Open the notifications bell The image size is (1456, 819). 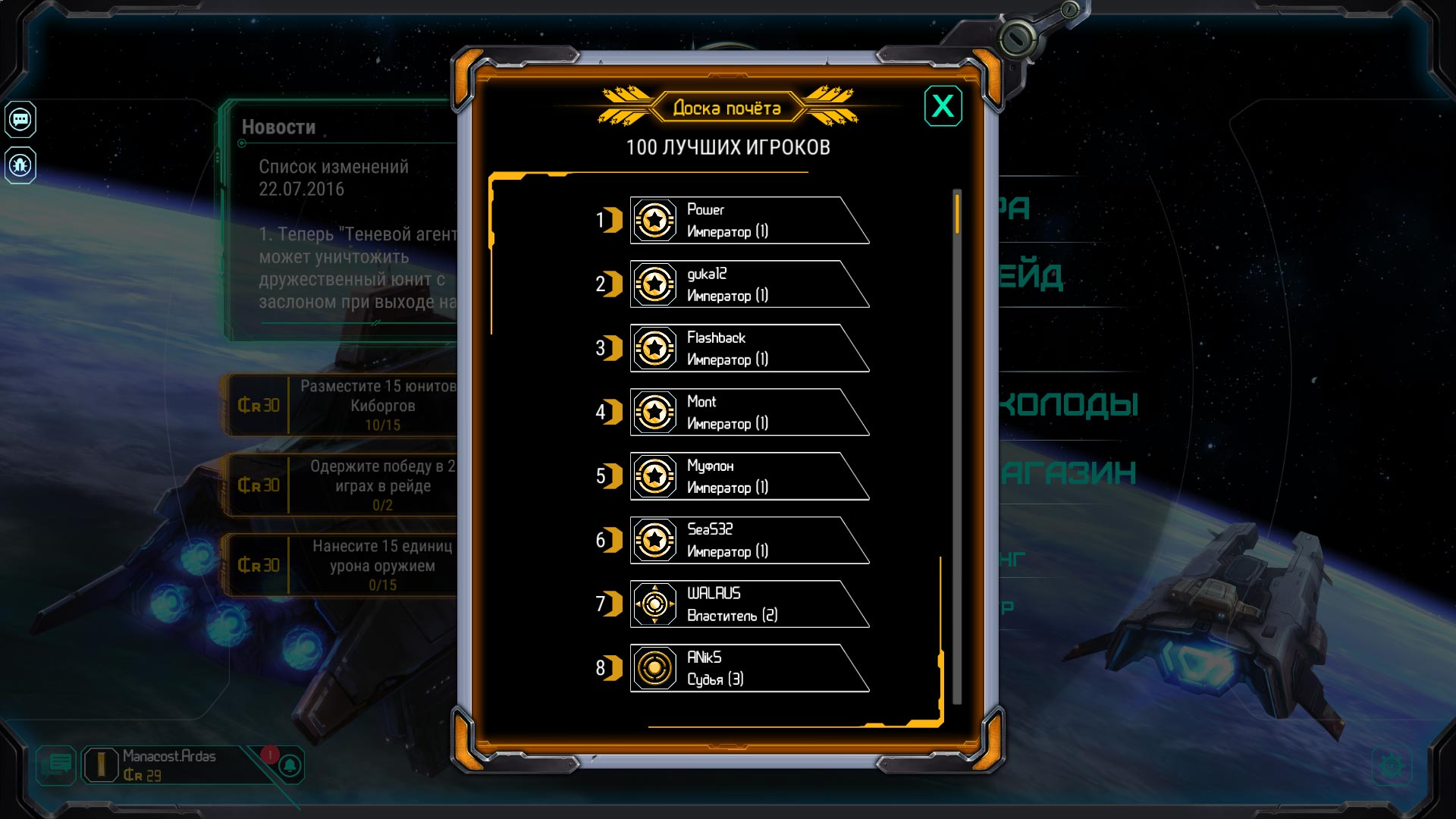(x=290, y=765)
